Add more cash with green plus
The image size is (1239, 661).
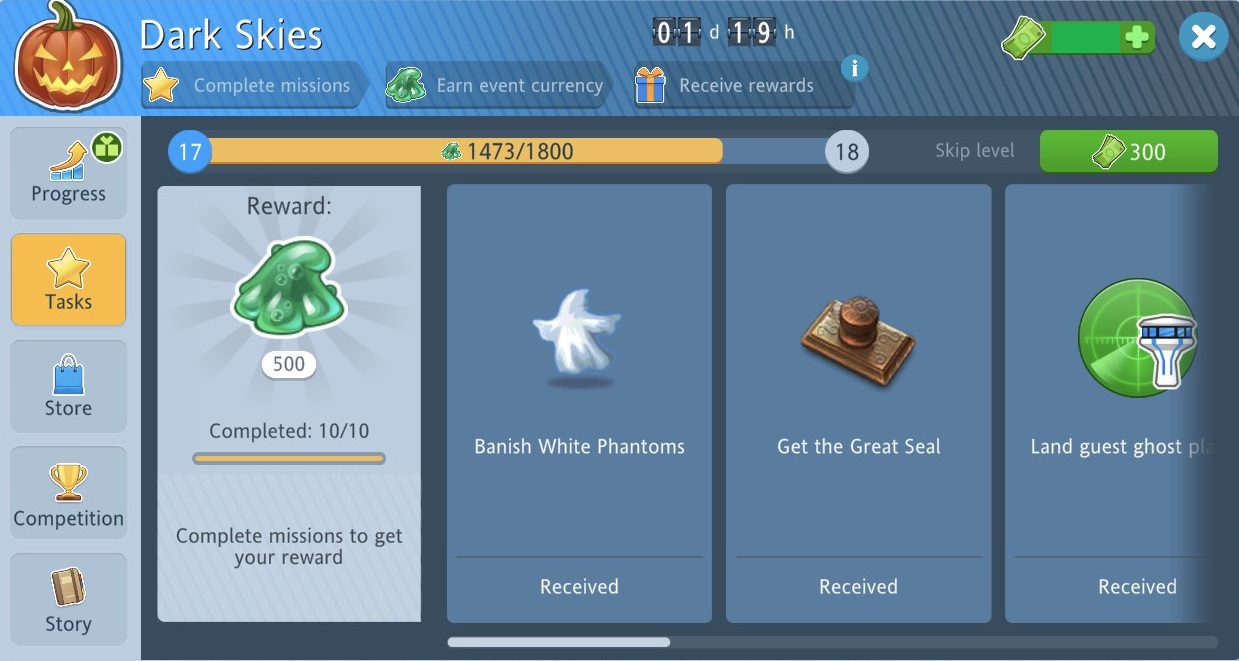tap(1136, 38)
